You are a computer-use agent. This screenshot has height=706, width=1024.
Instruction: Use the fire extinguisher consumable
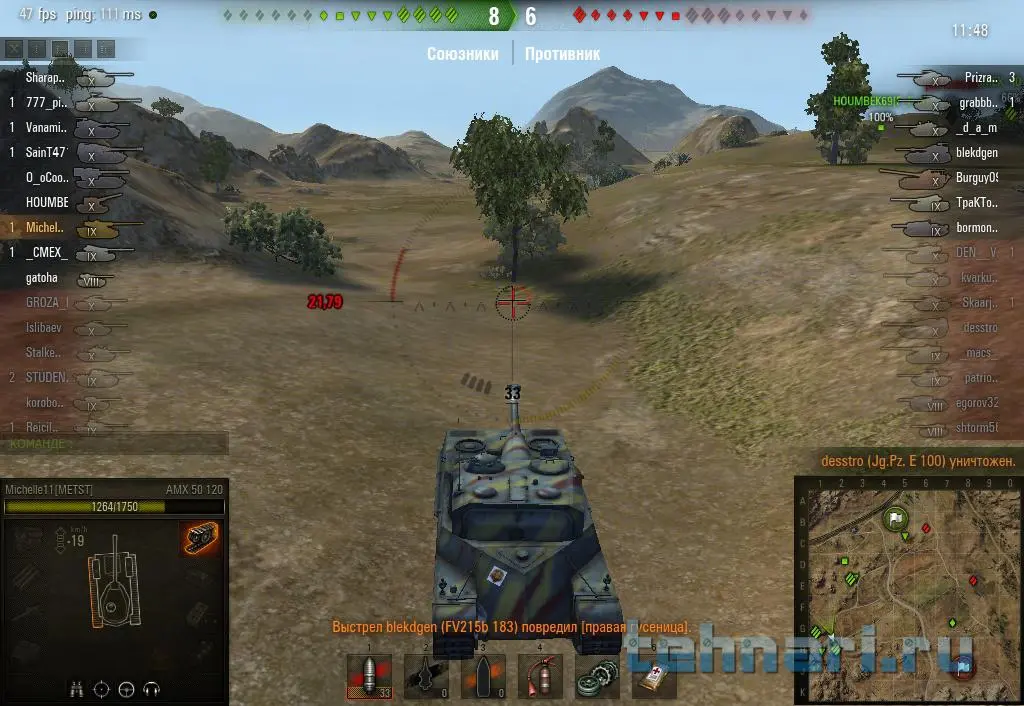point(540,677)
